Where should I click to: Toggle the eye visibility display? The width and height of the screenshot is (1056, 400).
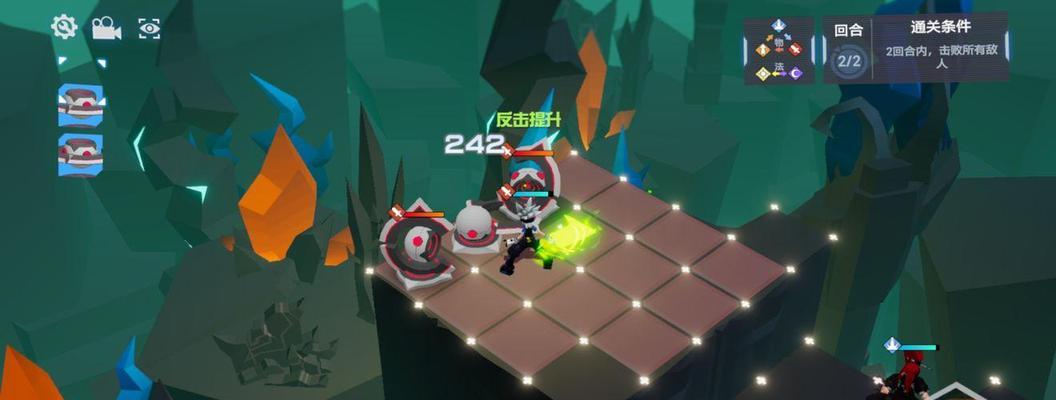(149, 28)
